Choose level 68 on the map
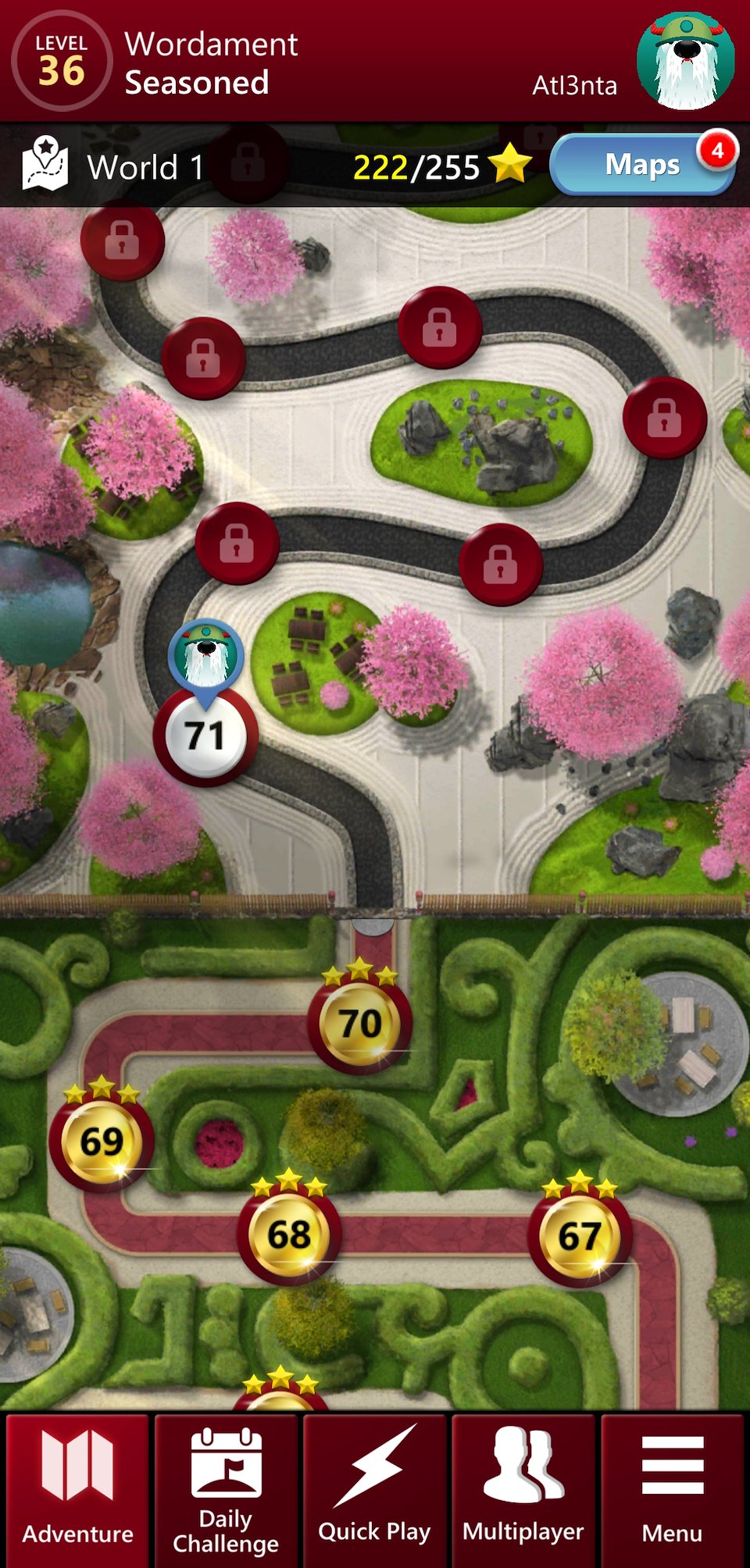Screen dimensions: 750x1568 [288, 1235]
